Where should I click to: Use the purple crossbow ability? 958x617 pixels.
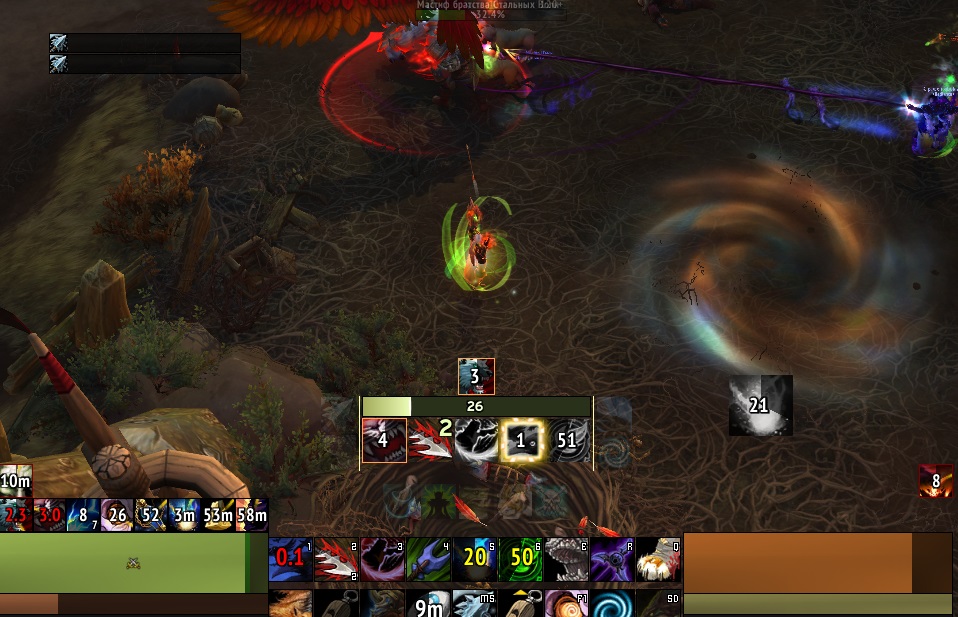[x=612, y=560]
